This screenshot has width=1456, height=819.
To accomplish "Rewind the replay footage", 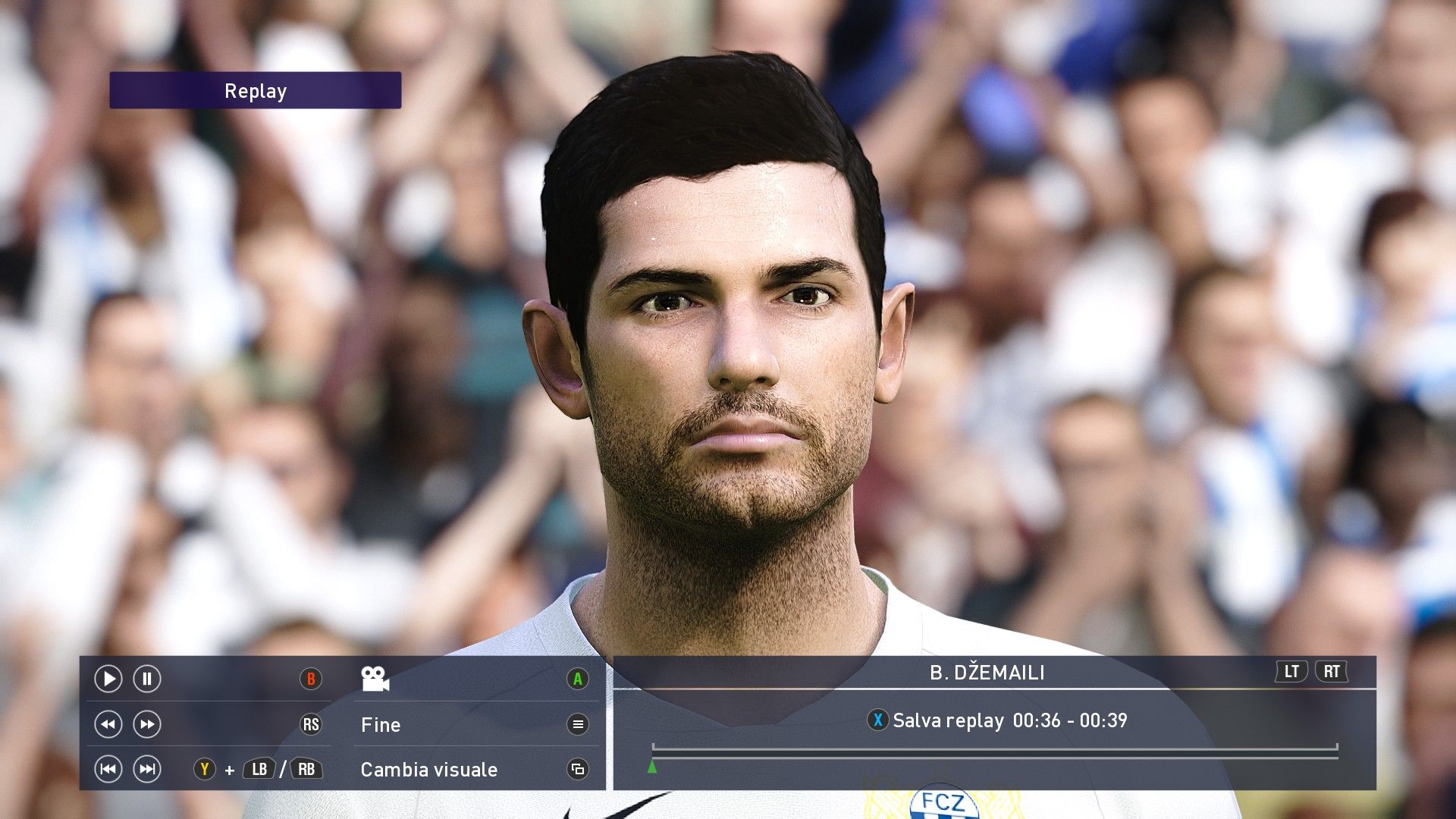I will pos(108,724).
